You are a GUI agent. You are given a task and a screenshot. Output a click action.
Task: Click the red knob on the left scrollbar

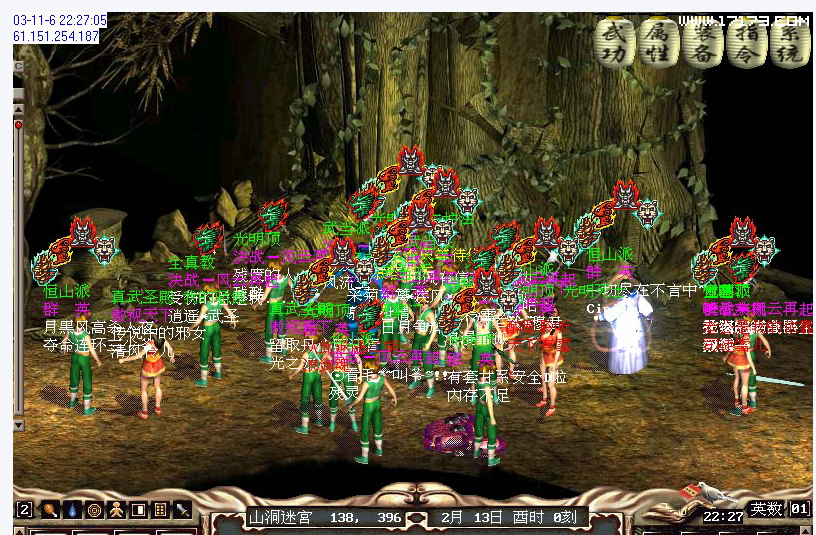tap(18, 124)
